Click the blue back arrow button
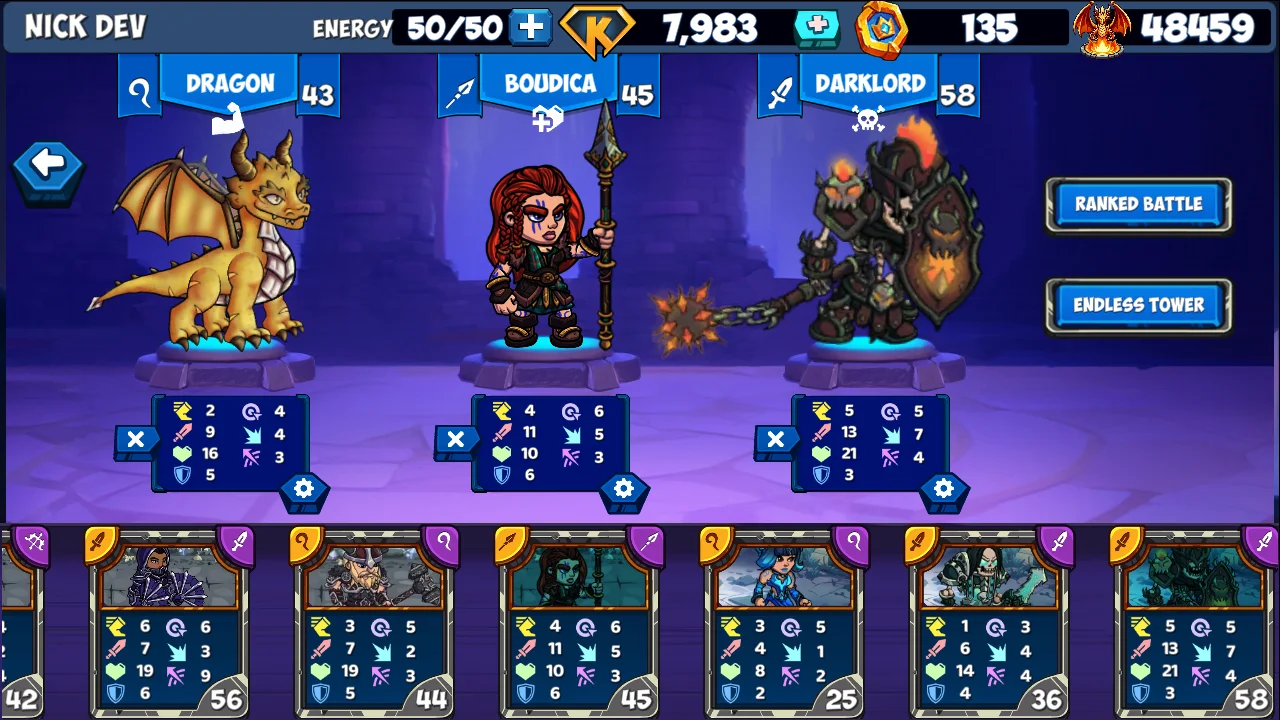This screenshot has height=720, width=1280. 46,166
